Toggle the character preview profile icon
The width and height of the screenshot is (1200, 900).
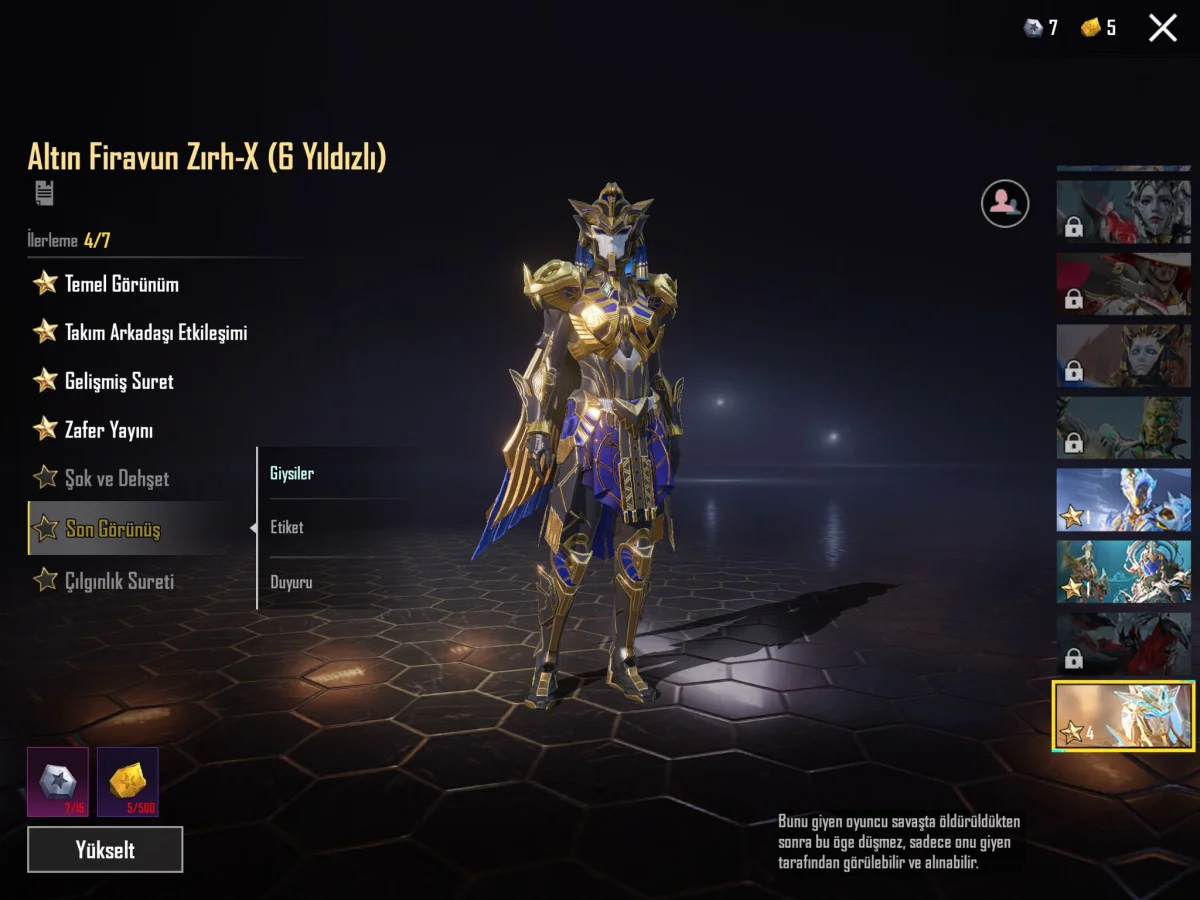pos(1005,204)
